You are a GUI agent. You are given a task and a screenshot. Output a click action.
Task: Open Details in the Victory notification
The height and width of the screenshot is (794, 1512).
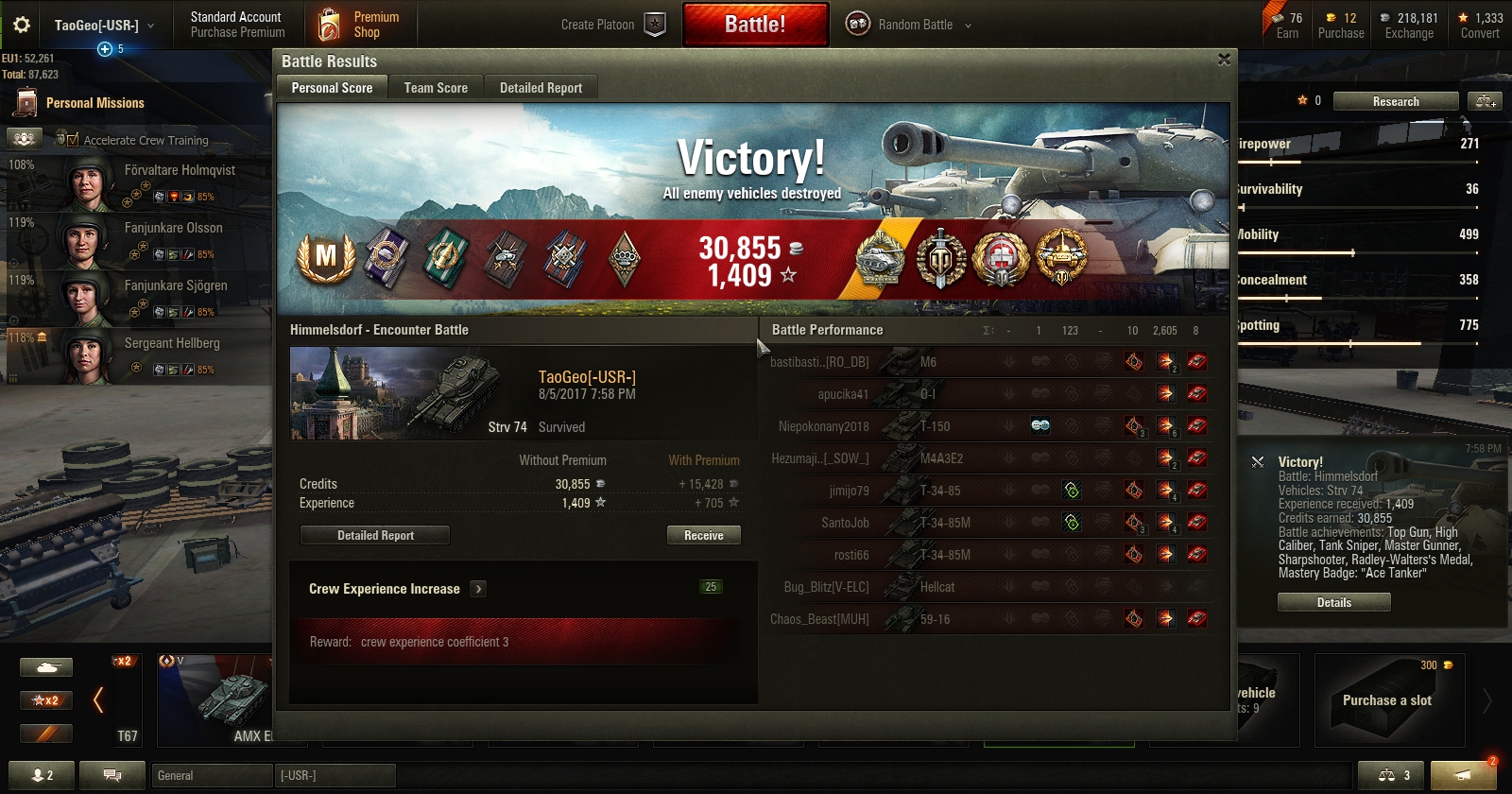tap(1333, 602)
